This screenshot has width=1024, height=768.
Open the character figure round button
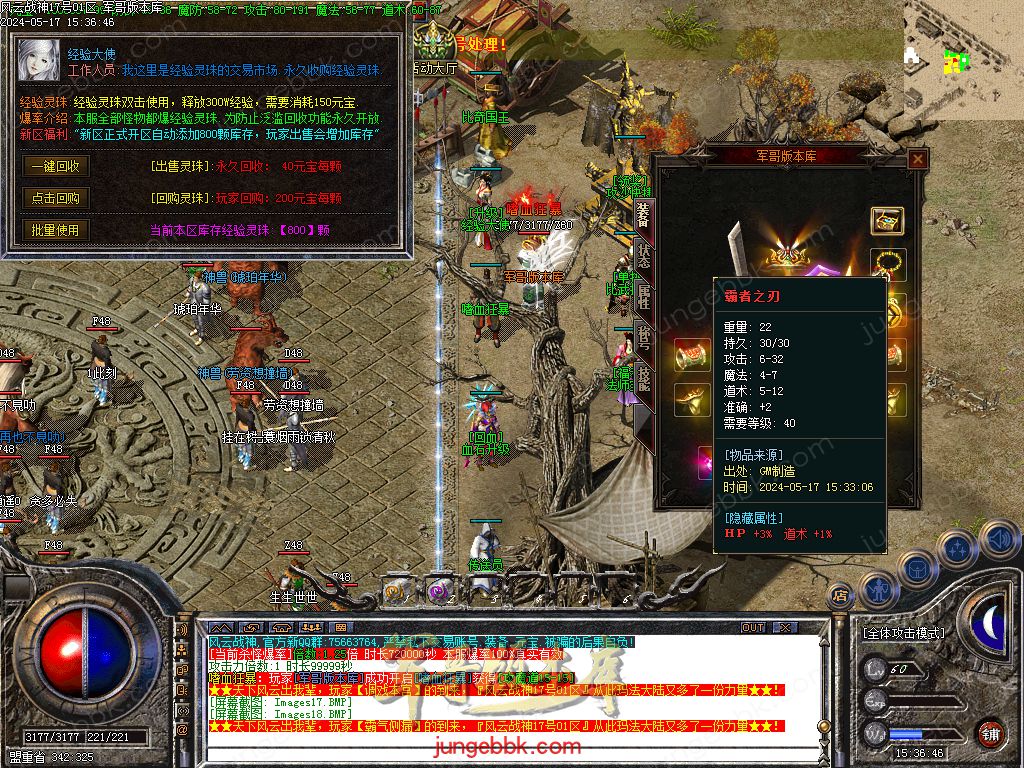click(x=877, y=588)
